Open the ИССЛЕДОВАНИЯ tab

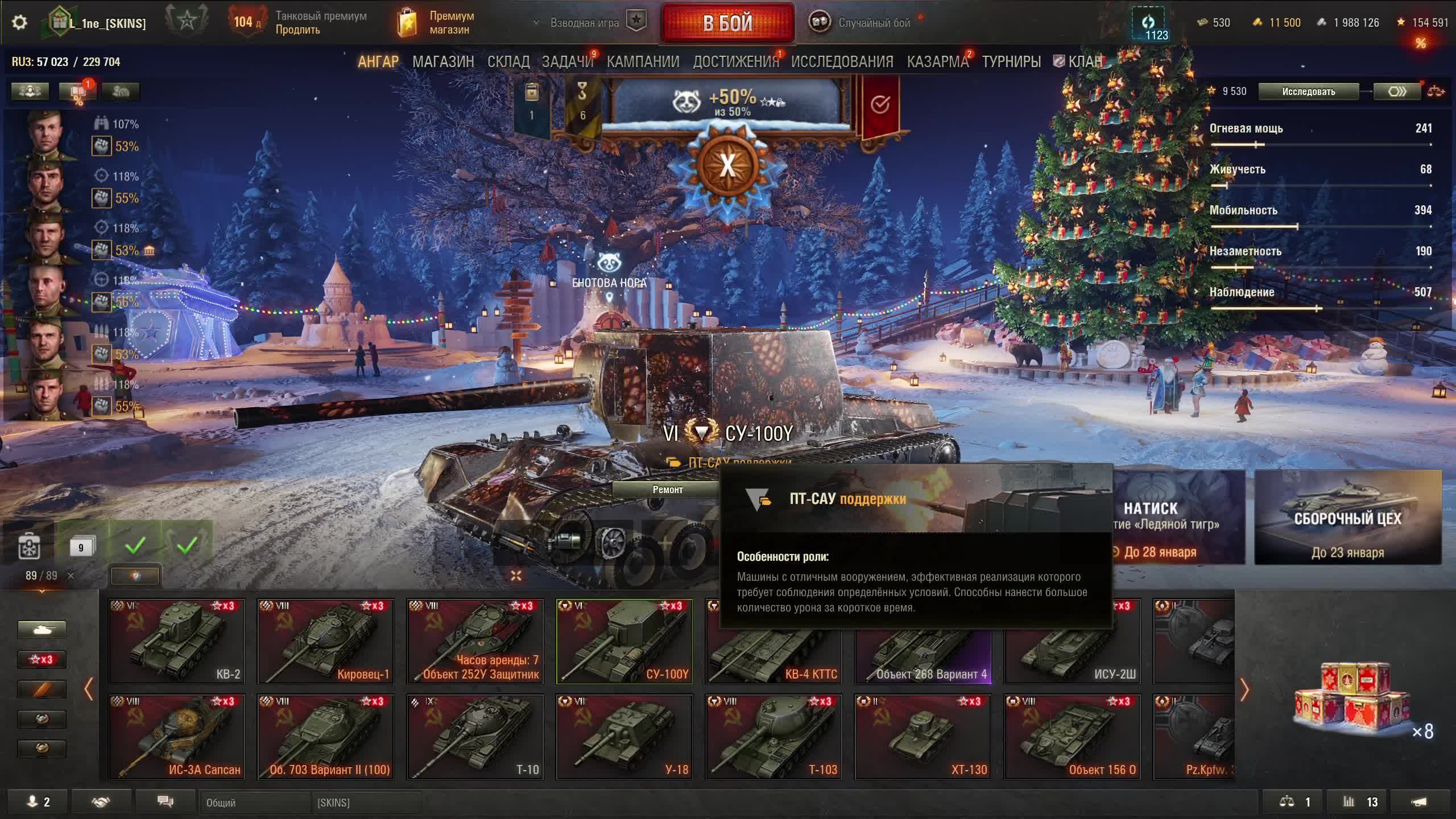tap(842, 61)
